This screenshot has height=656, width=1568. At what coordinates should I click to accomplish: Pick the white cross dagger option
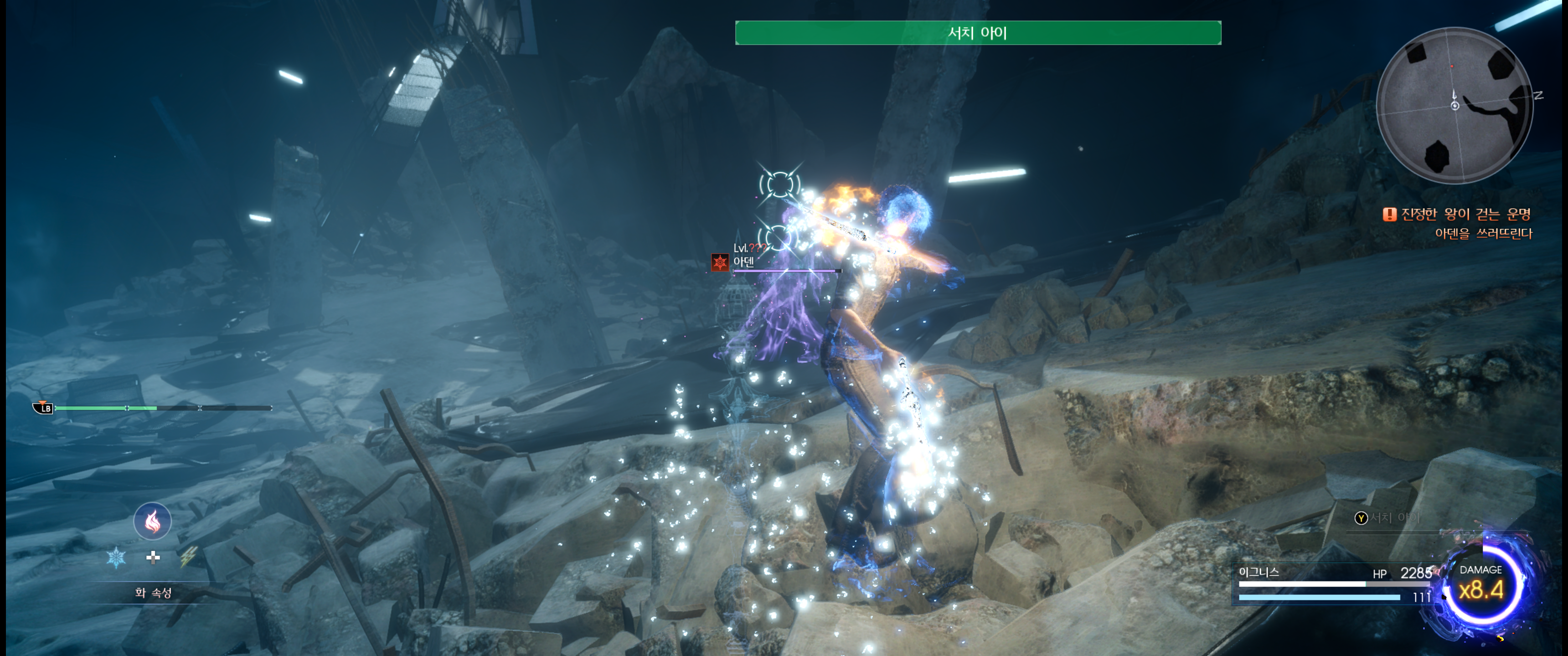154,557
